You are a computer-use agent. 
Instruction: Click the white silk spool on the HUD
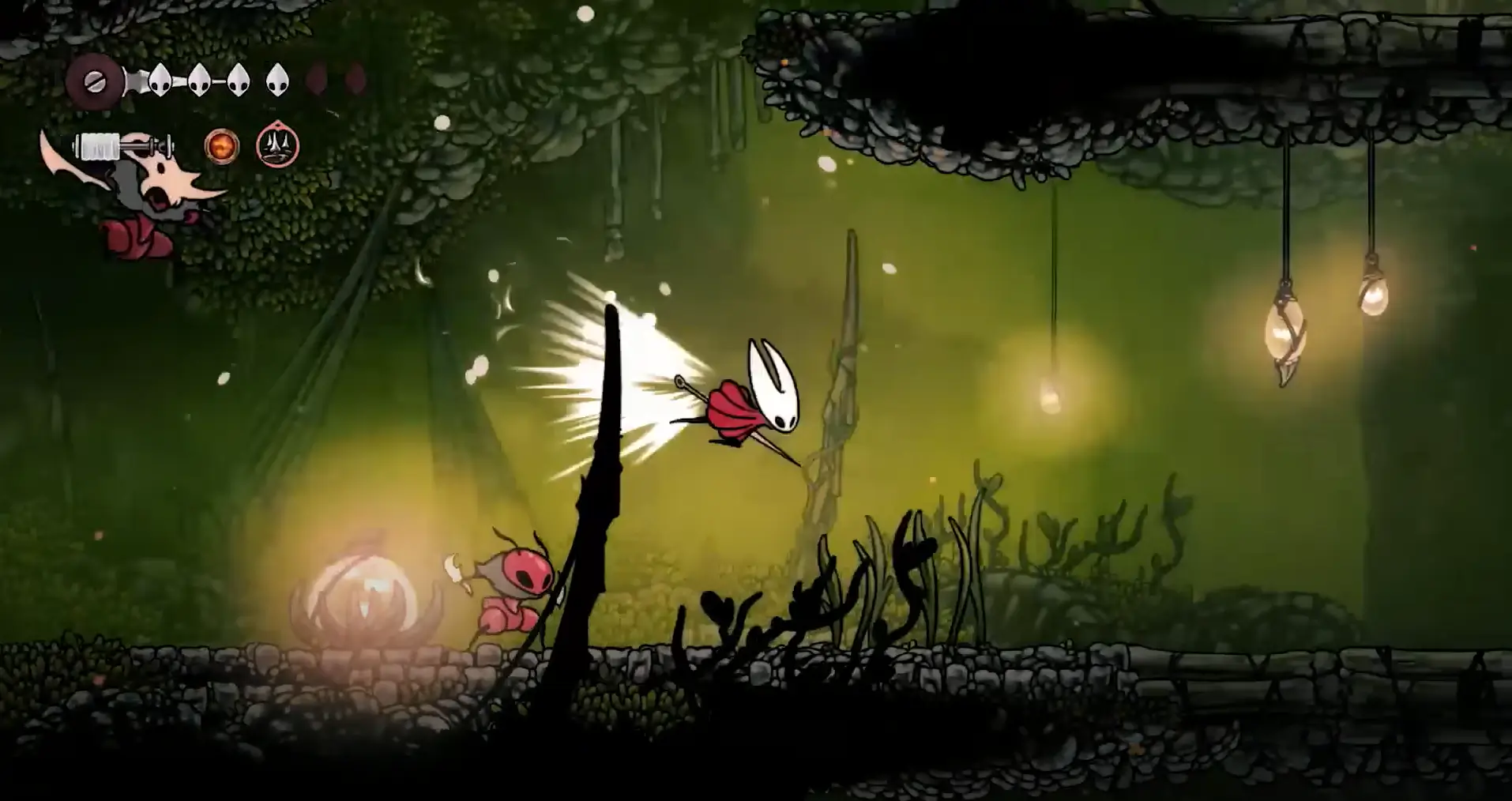click(x=98, y=147)
